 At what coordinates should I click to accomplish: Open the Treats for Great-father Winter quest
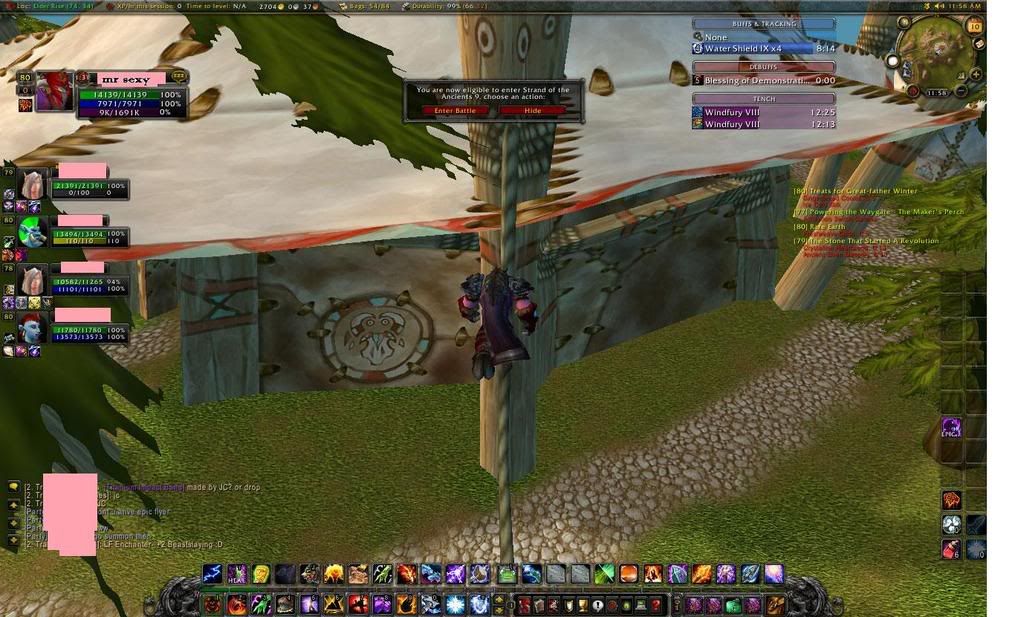pyautogui.click(x=858, y=191)
